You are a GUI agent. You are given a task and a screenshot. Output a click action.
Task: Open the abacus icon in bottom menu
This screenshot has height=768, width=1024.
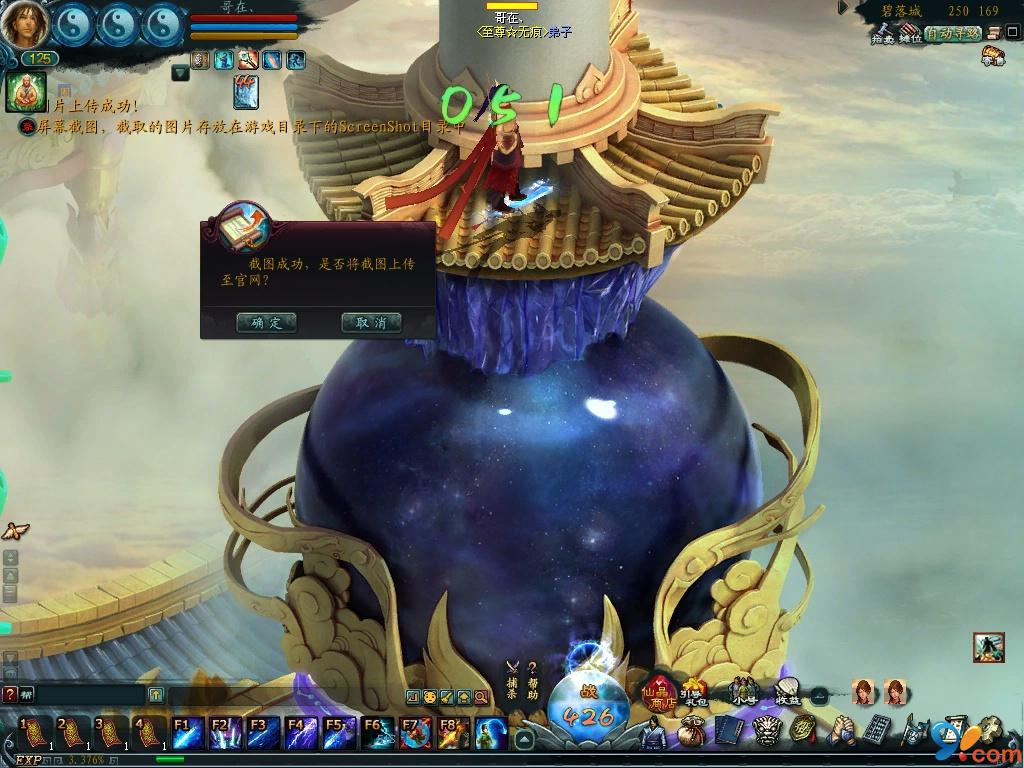tap(877, 730)
